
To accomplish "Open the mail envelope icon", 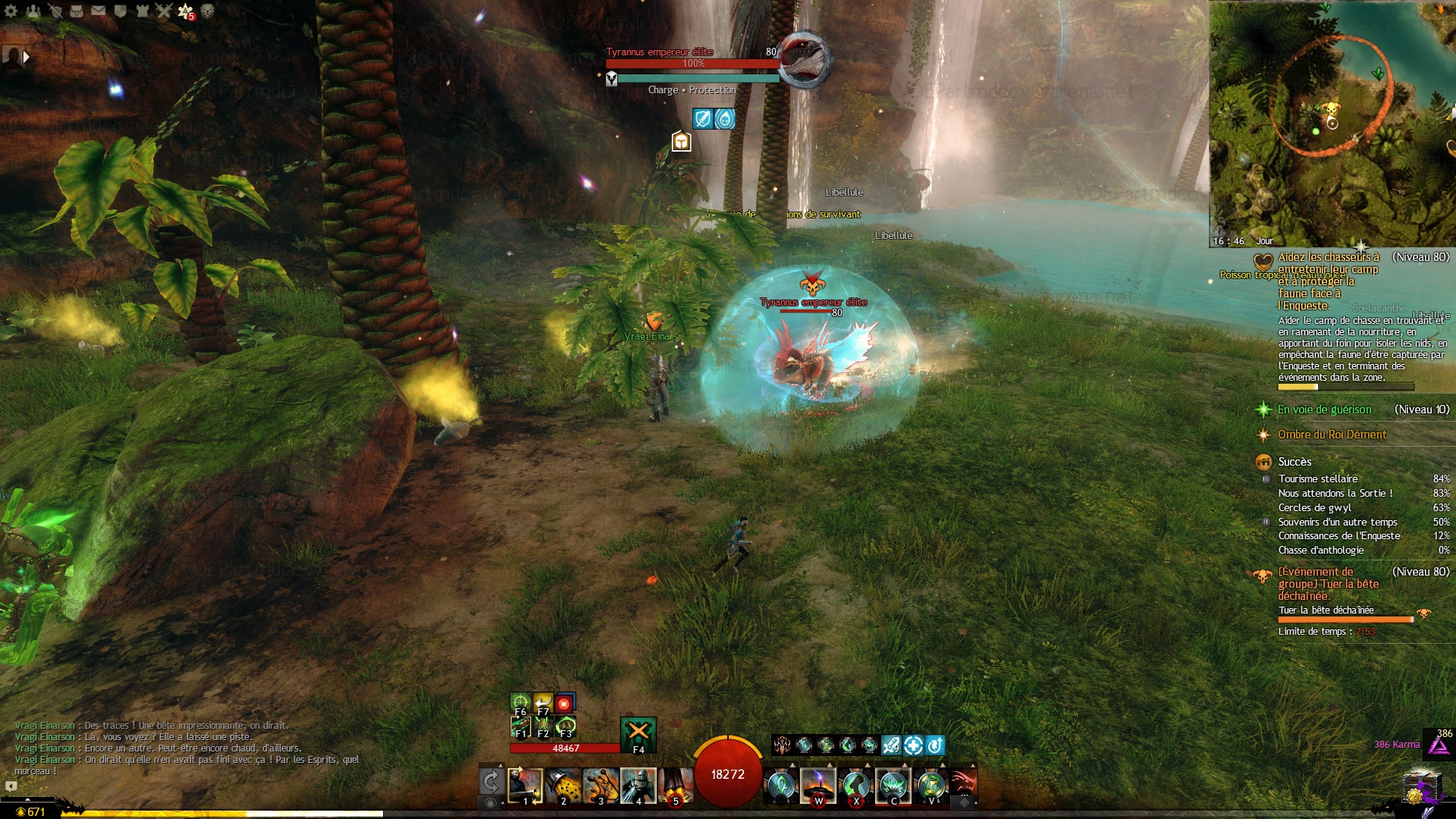I will point(99,11).
